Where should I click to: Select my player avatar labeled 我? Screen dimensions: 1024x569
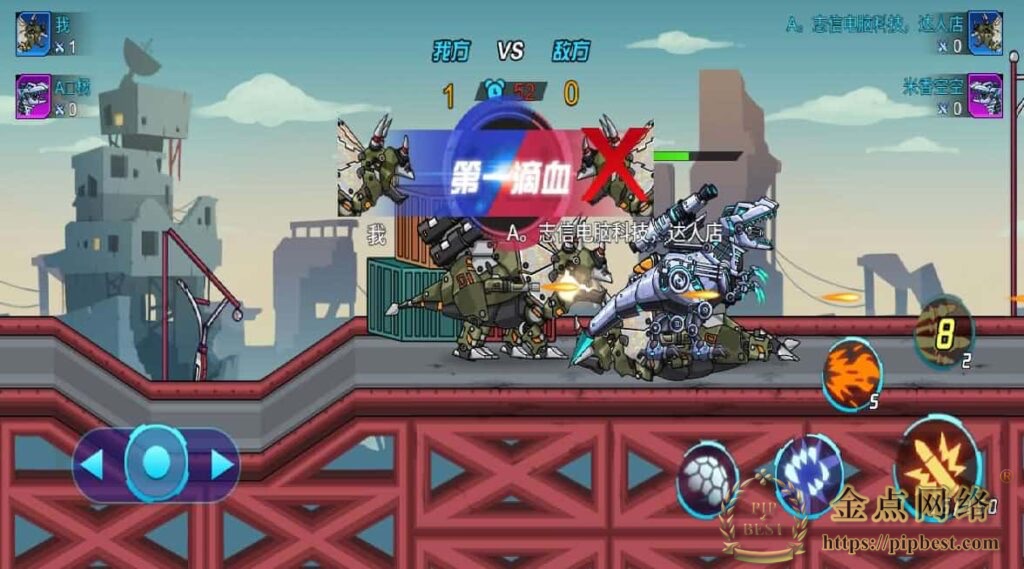click(x=33, y=33)
